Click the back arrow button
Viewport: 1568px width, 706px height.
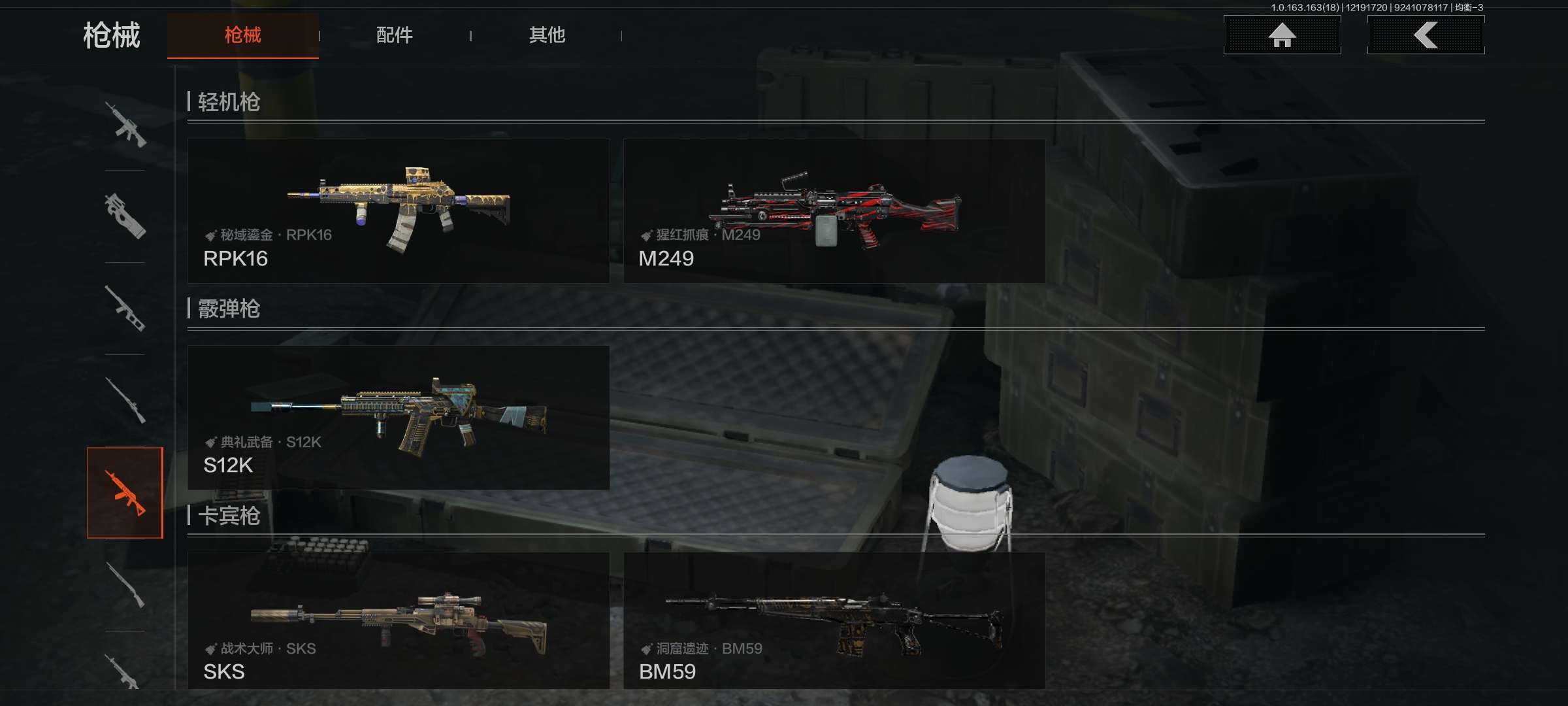(1426, 35)
